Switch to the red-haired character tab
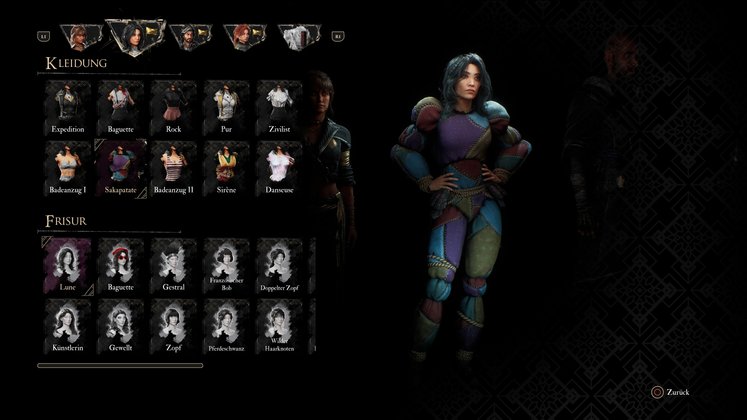The image size is (747, 420). click(242, 38)
